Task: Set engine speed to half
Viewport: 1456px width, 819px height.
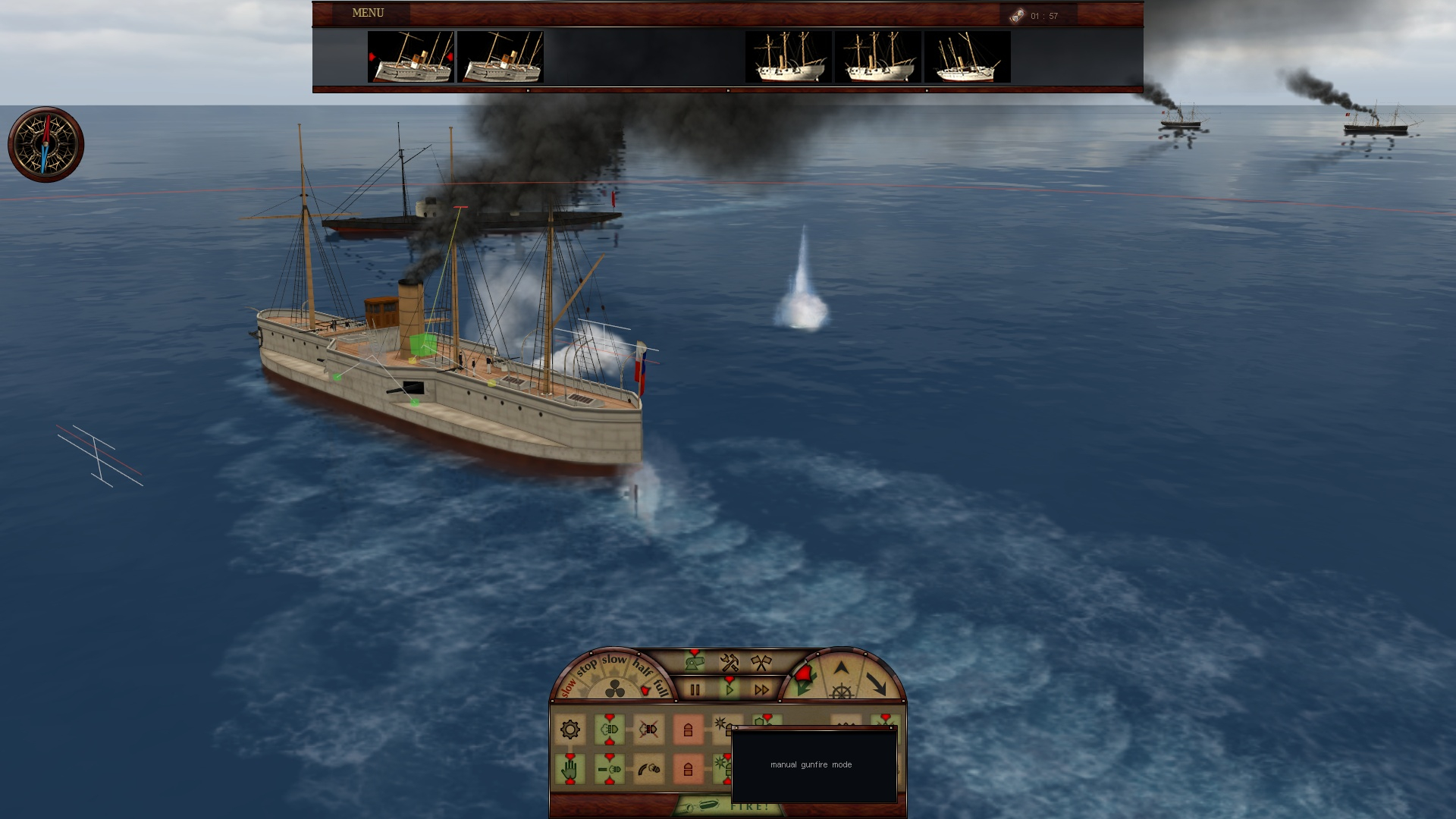Action: [642, 668]
